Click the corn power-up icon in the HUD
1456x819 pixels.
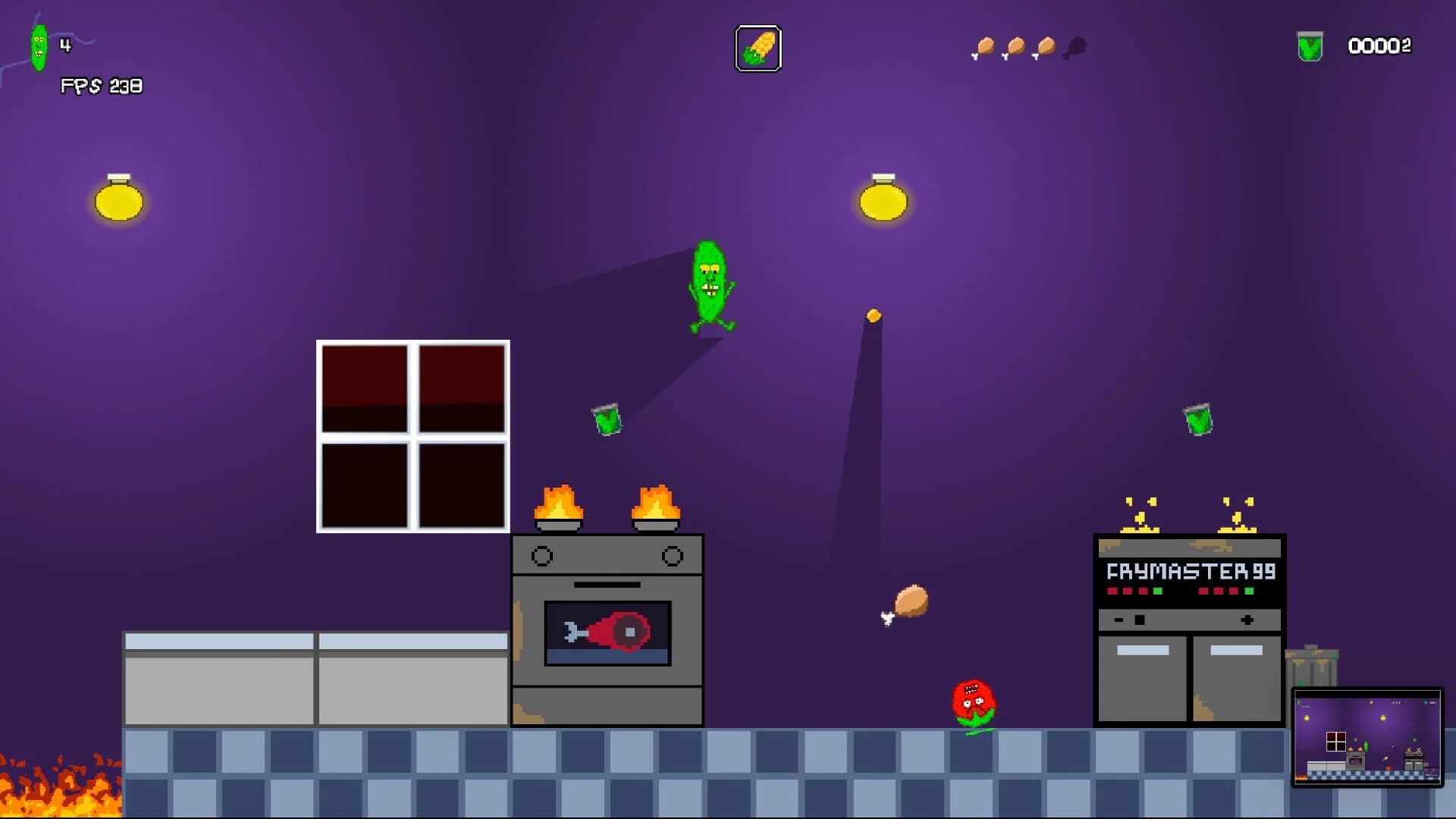tap(759, 47)
